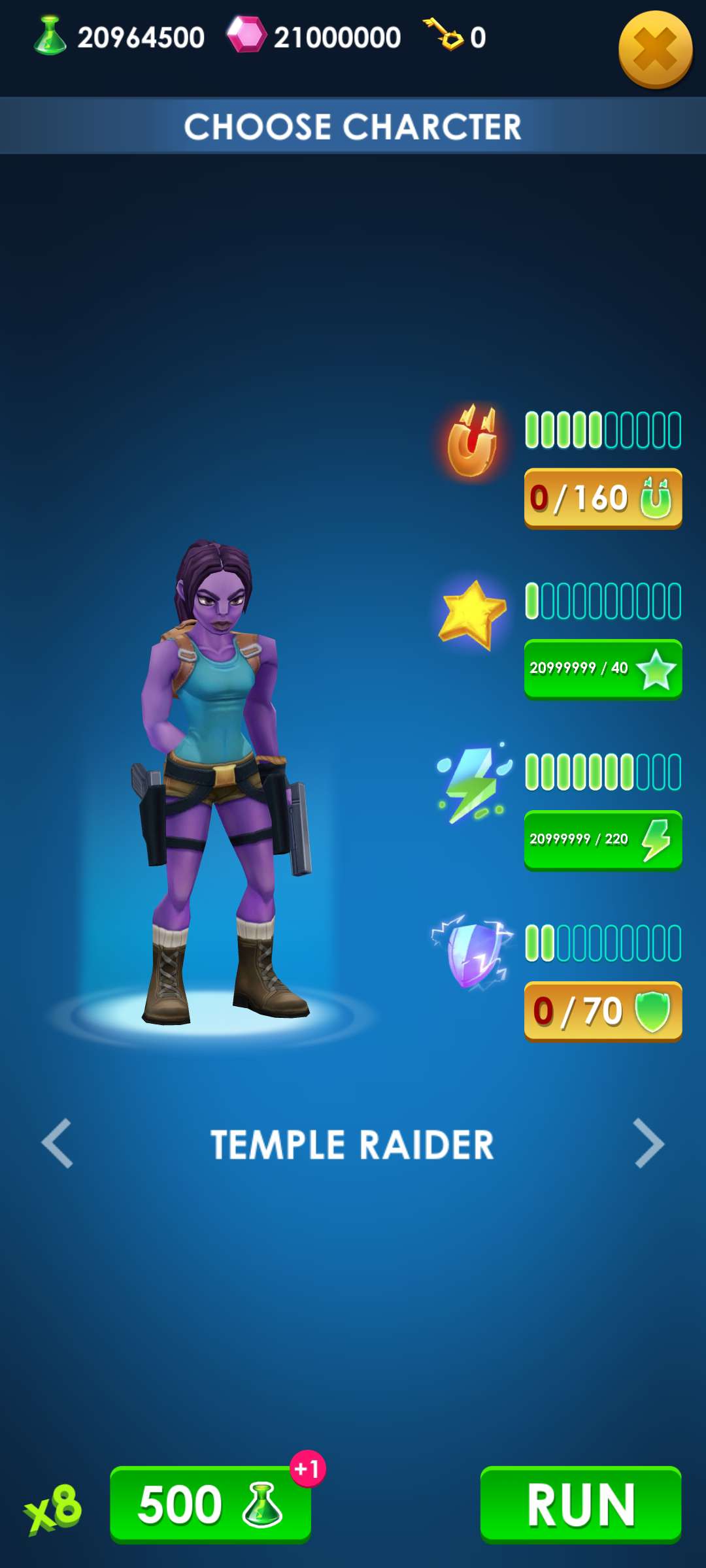This screenshot has width=706, height=1568.
Task: Start the run with the RUN button
Action: [580, 1504]
